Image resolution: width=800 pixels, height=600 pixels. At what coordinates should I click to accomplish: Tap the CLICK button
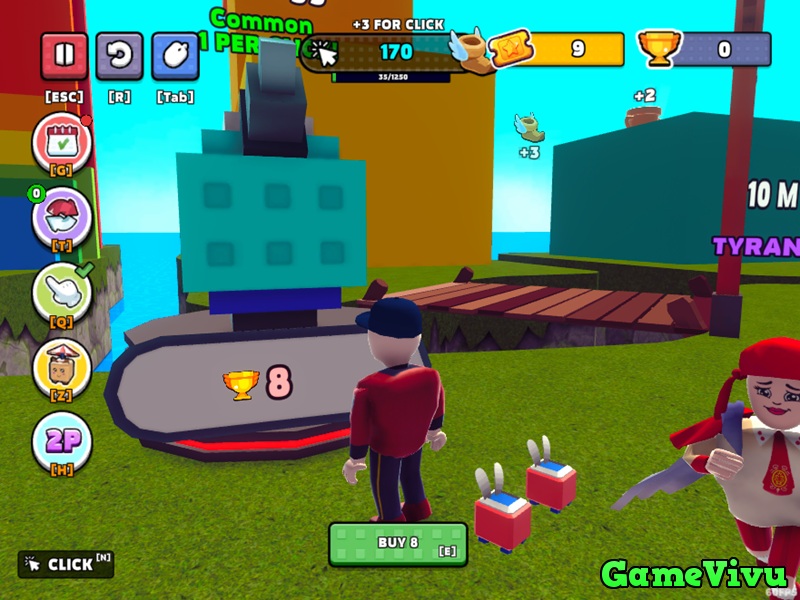pos(66,564)
